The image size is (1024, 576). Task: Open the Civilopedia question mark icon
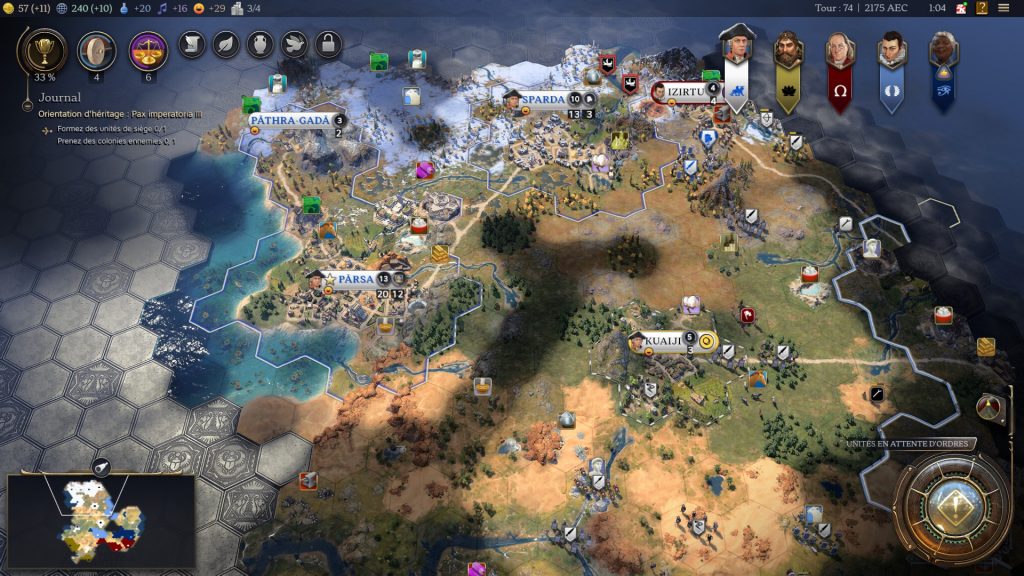point(981,8)
